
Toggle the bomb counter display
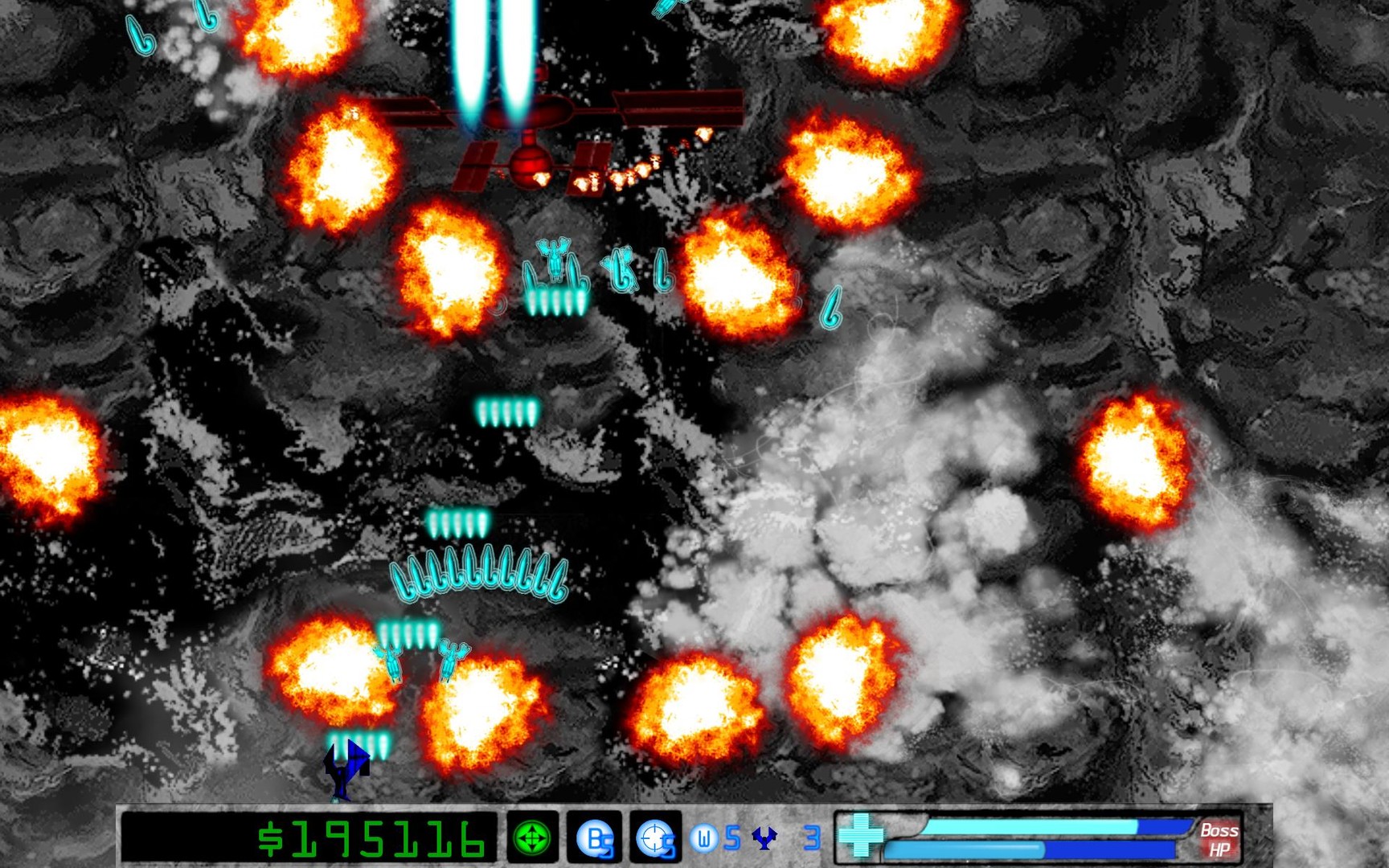click(593, 839)
